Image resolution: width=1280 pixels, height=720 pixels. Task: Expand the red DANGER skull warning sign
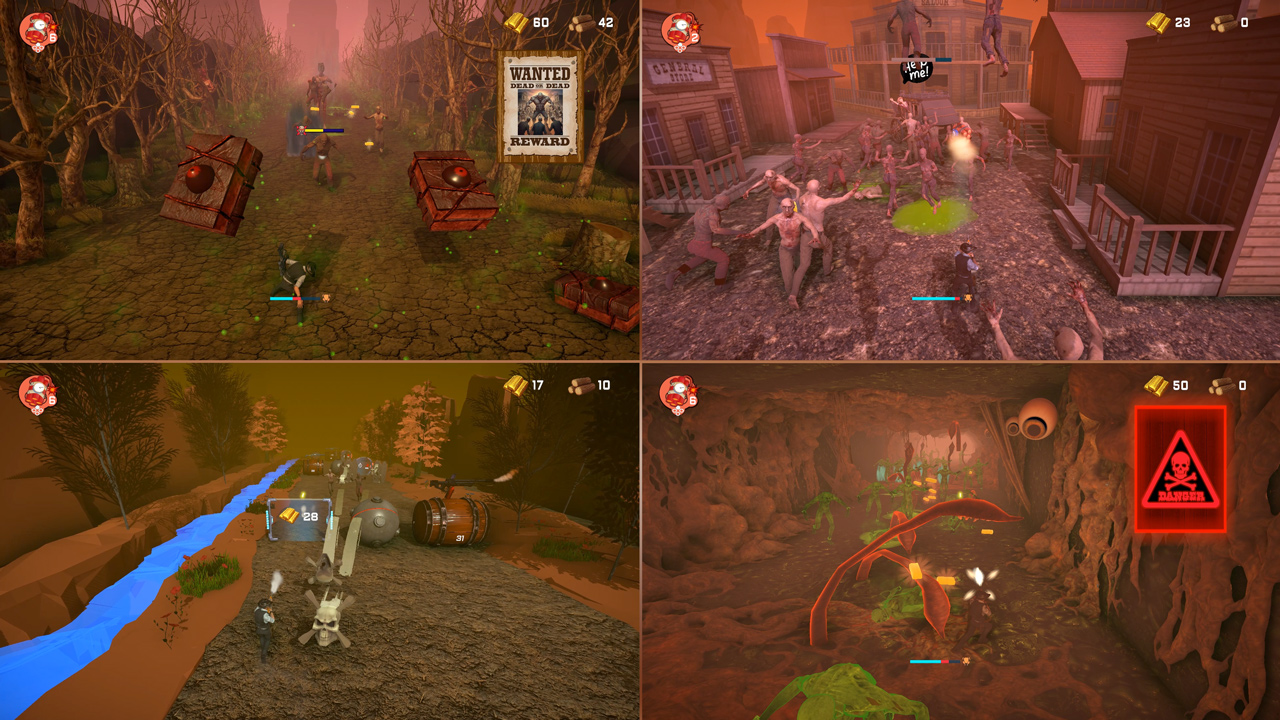[x=1178, y=466]
